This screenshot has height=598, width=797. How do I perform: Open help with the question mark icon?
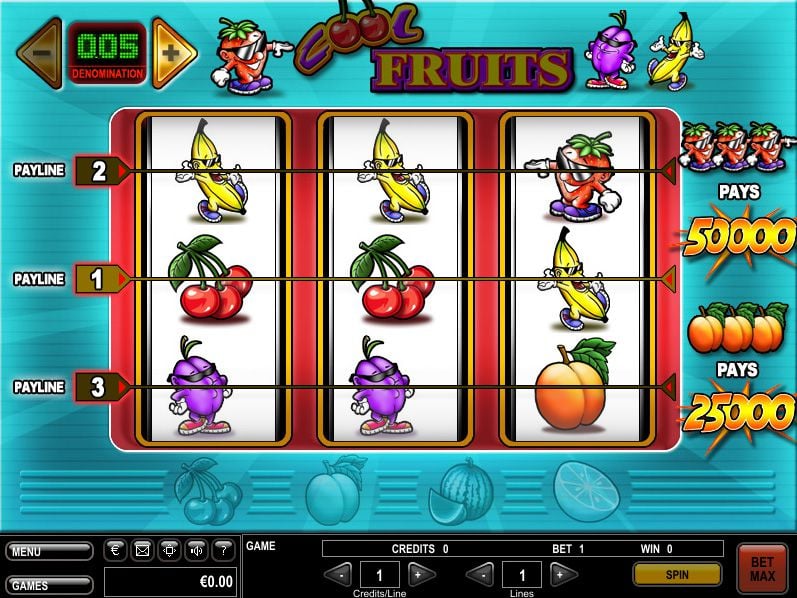coord(223,549)
